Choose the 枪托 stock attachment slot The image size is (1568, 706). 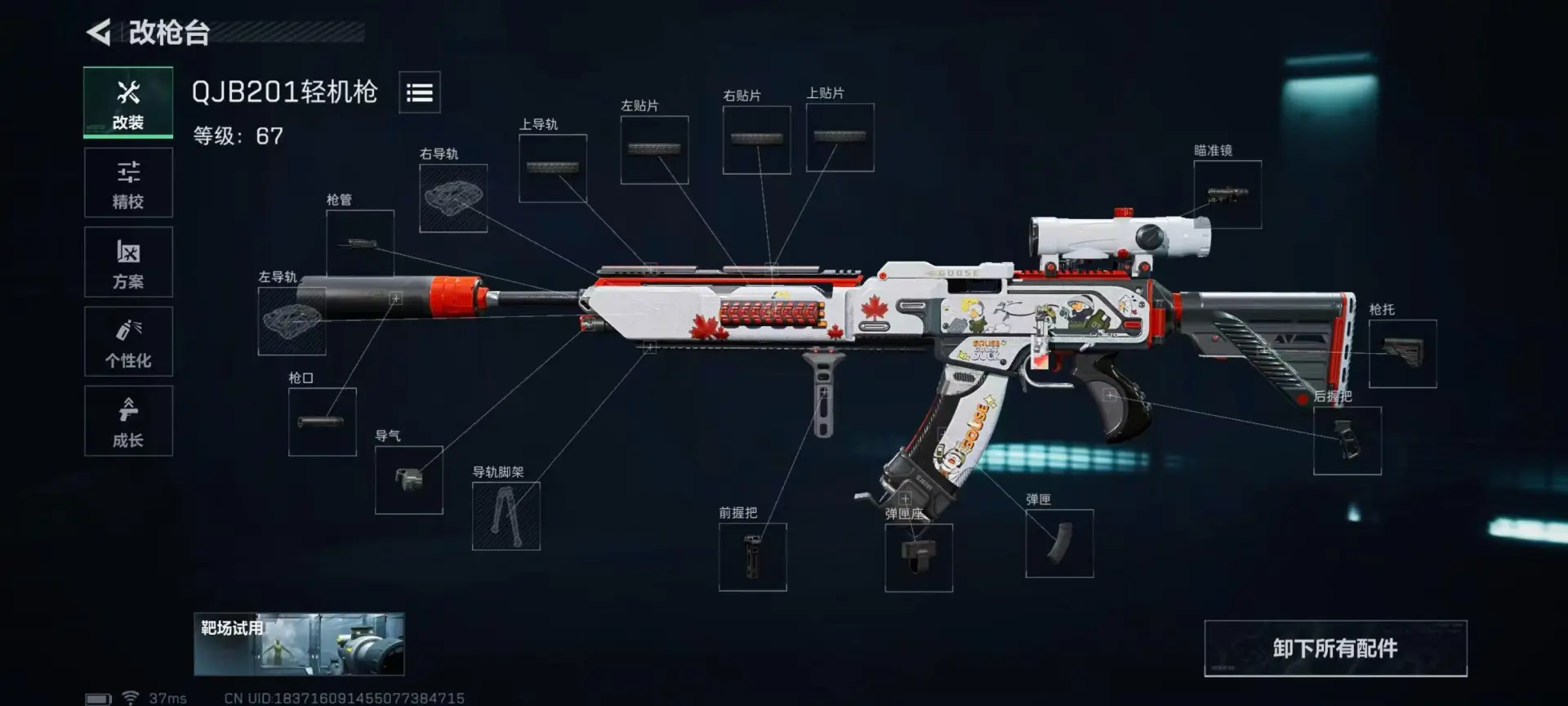point(1402,353)
